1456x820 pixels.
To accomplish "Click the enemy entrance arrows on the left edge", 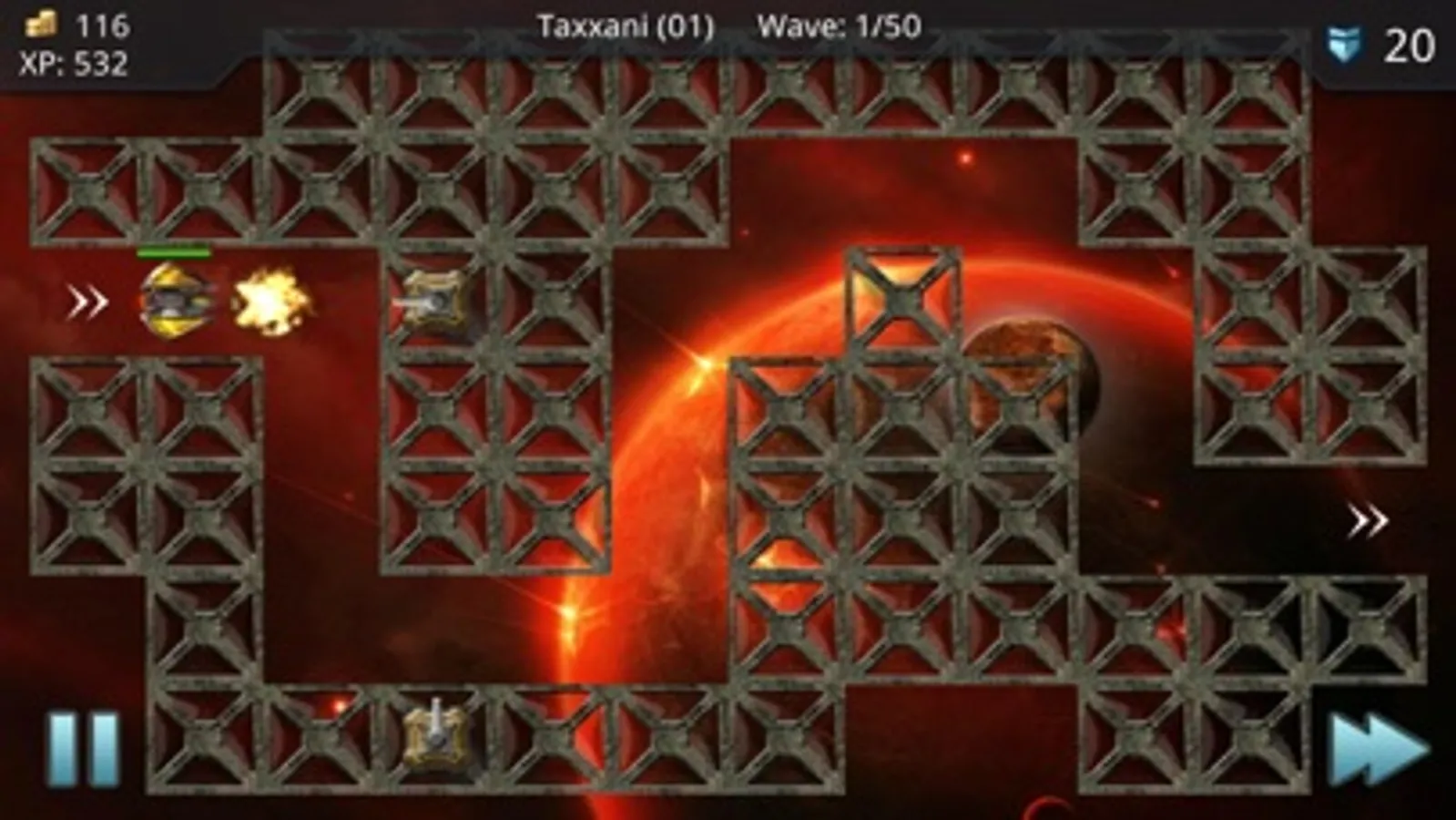I will tap(87, 301).
